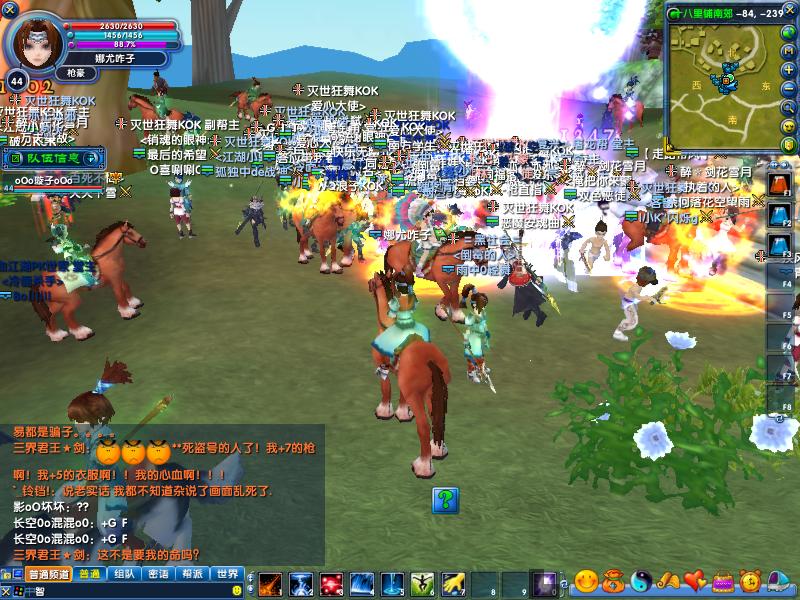800x600 pixels.
Task: Switch to the 世界 world chat tab
Action: pyautogui.click(x=227, y=574)
